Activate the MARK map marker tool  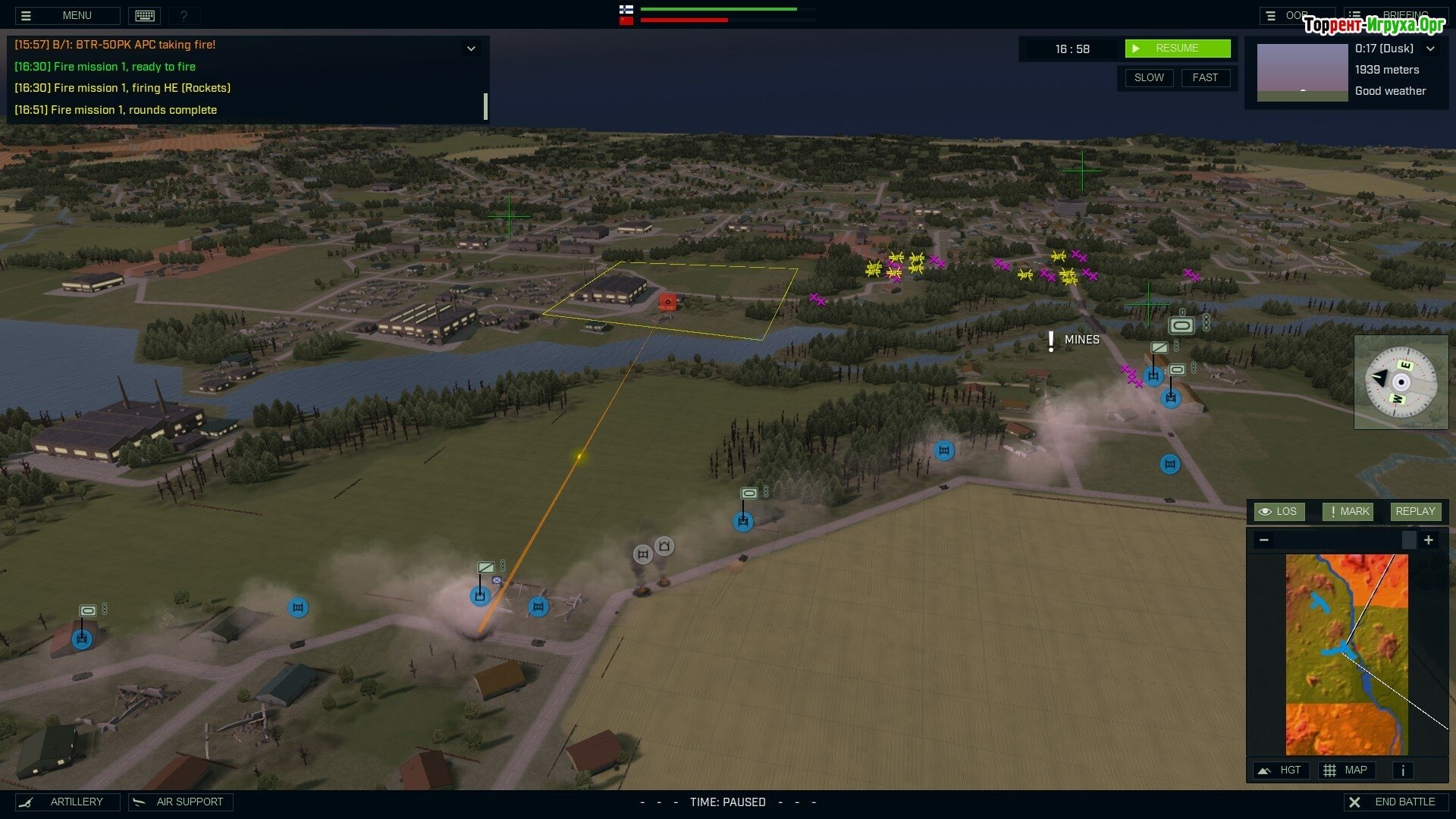[1348, 512]
